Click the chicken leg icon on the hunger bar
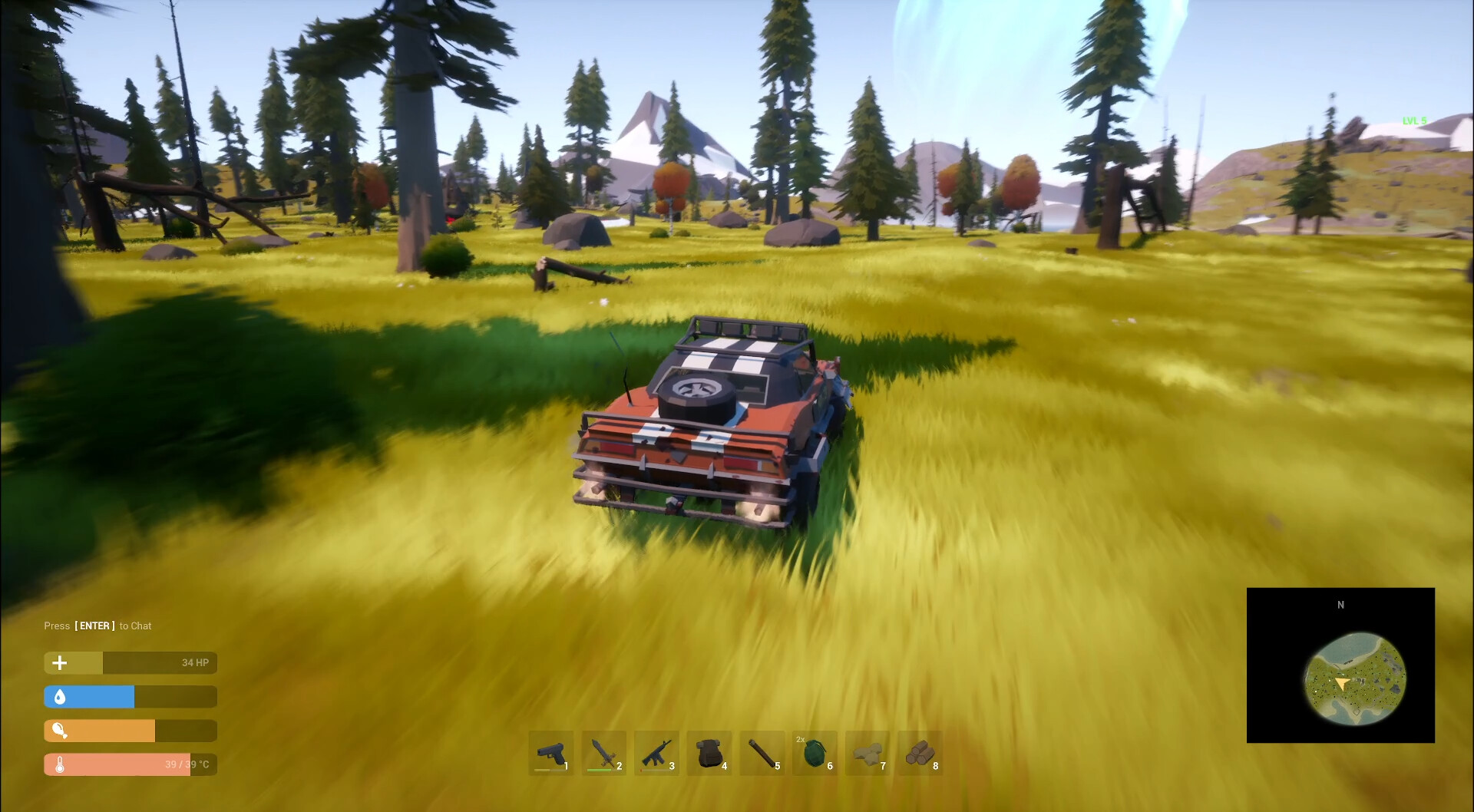The width and height of the screenshot is (1474, 812). (x=59, y=730)
